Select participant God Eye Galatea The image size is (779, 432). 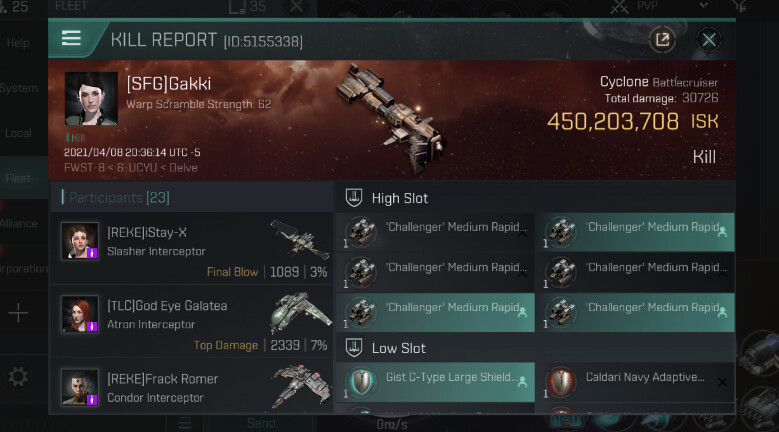pos(190,322)
